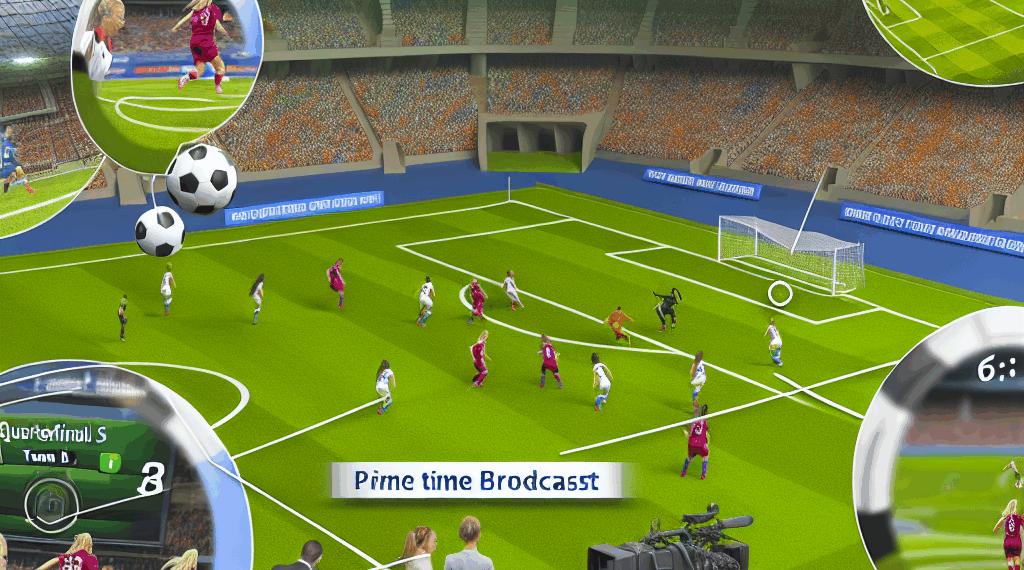Open the Quarterfinul S scoreboard header

pos(55,433)
